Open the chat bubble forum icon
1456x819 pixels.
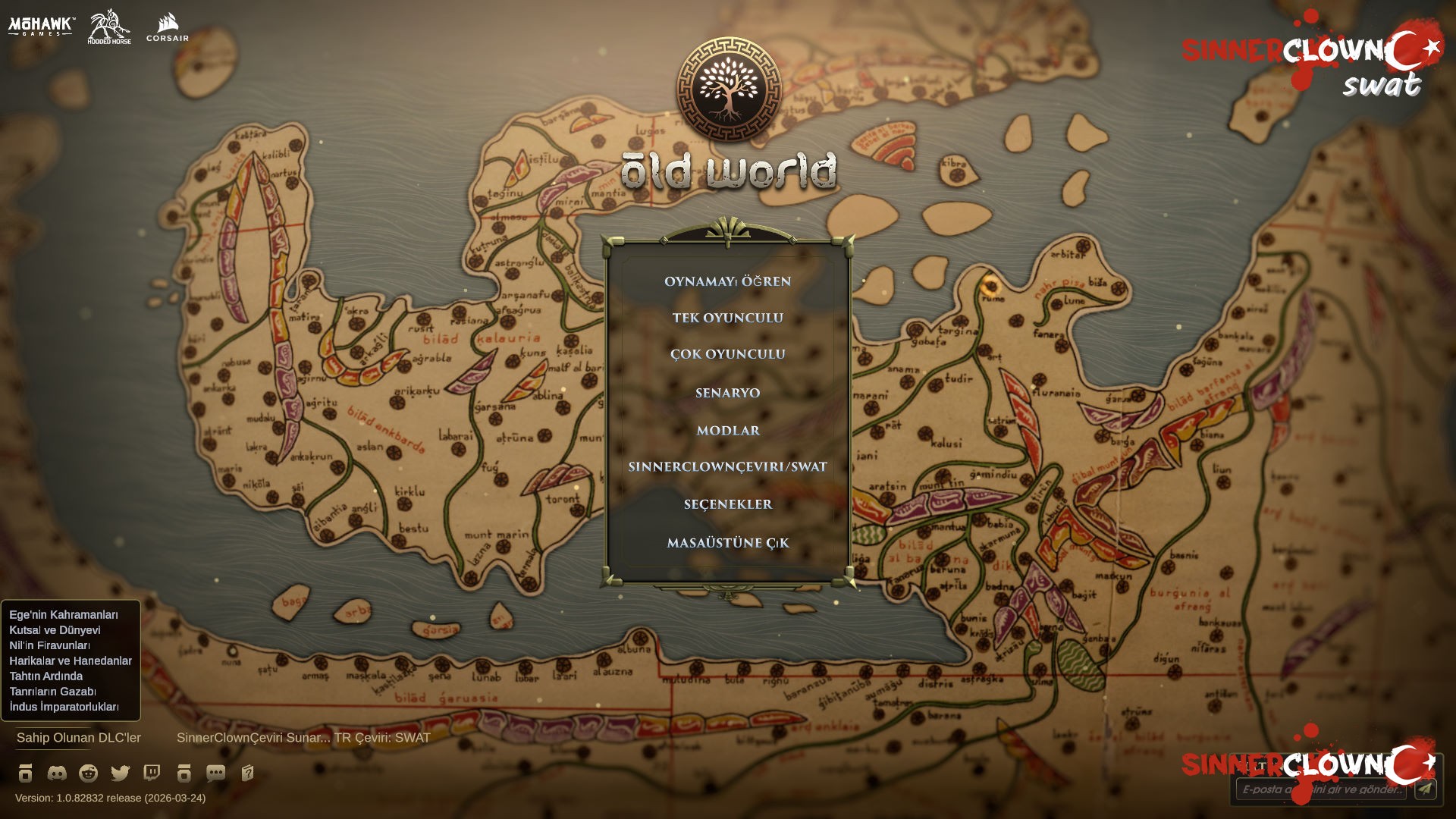coord(216,773)
